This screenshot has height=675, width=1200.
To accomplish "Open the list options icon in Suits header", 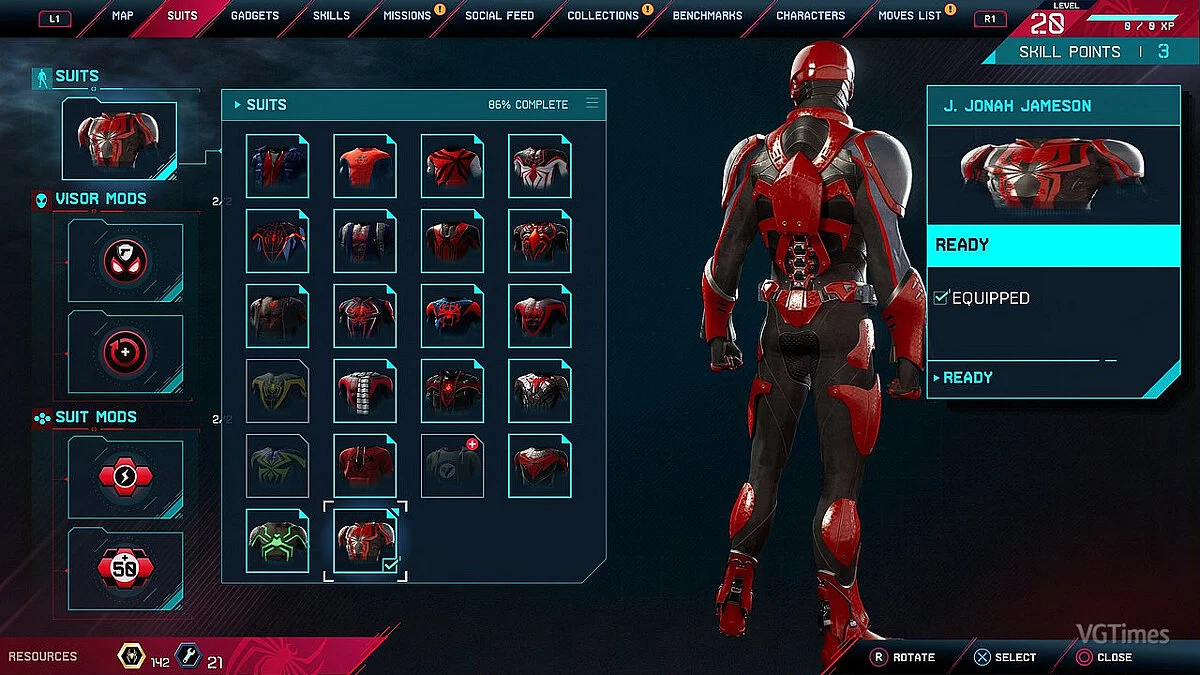I will tap(592, 103).
